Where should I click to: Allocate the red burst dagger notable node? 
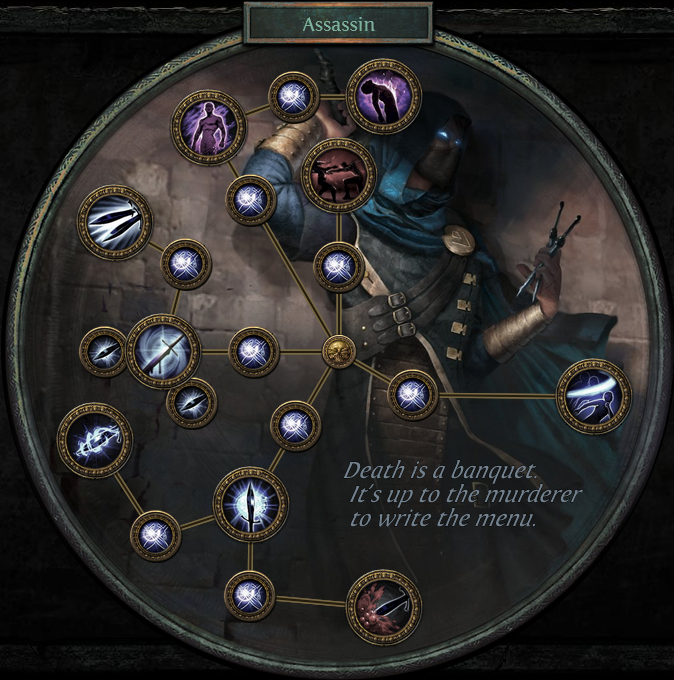pyautogui.click(x=383, y=607)
